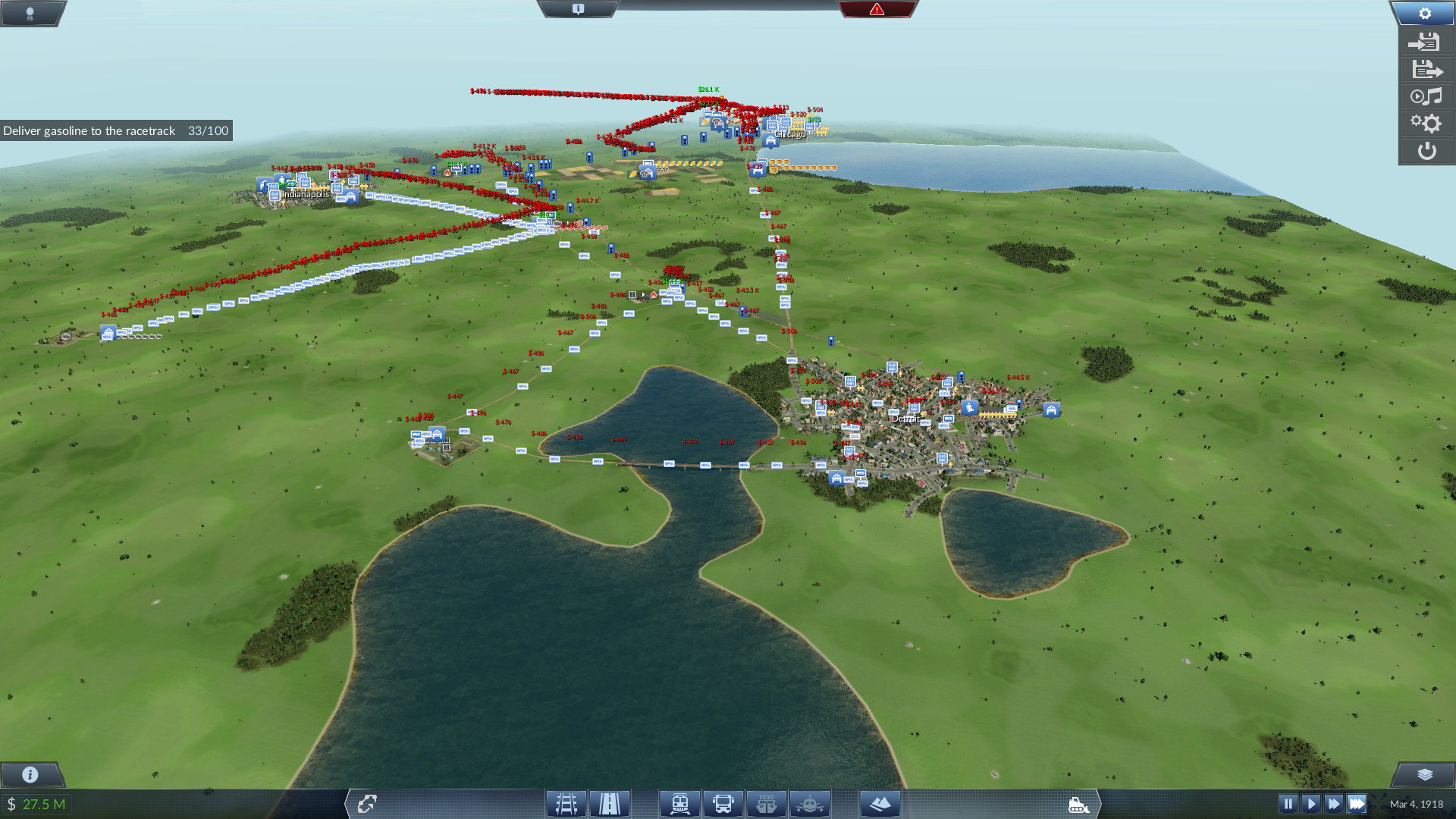The image size is (1456, 819).
Task: Toggle the map layers panel
Action: point(1424,774)
